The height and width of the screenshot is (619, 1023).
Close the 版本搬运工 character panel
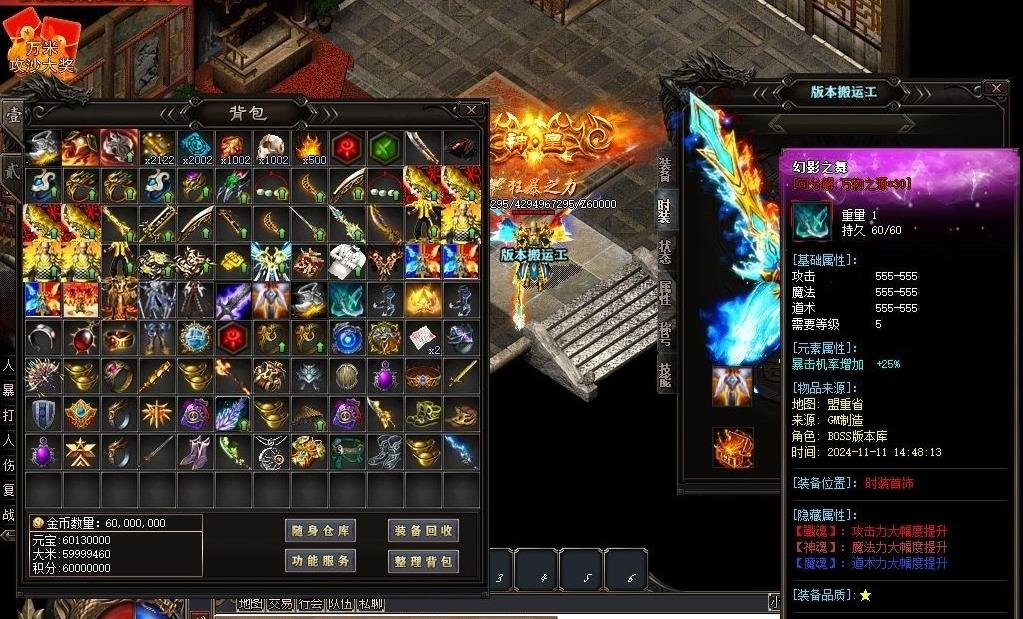pyautogui.click(x=995, y=89)
